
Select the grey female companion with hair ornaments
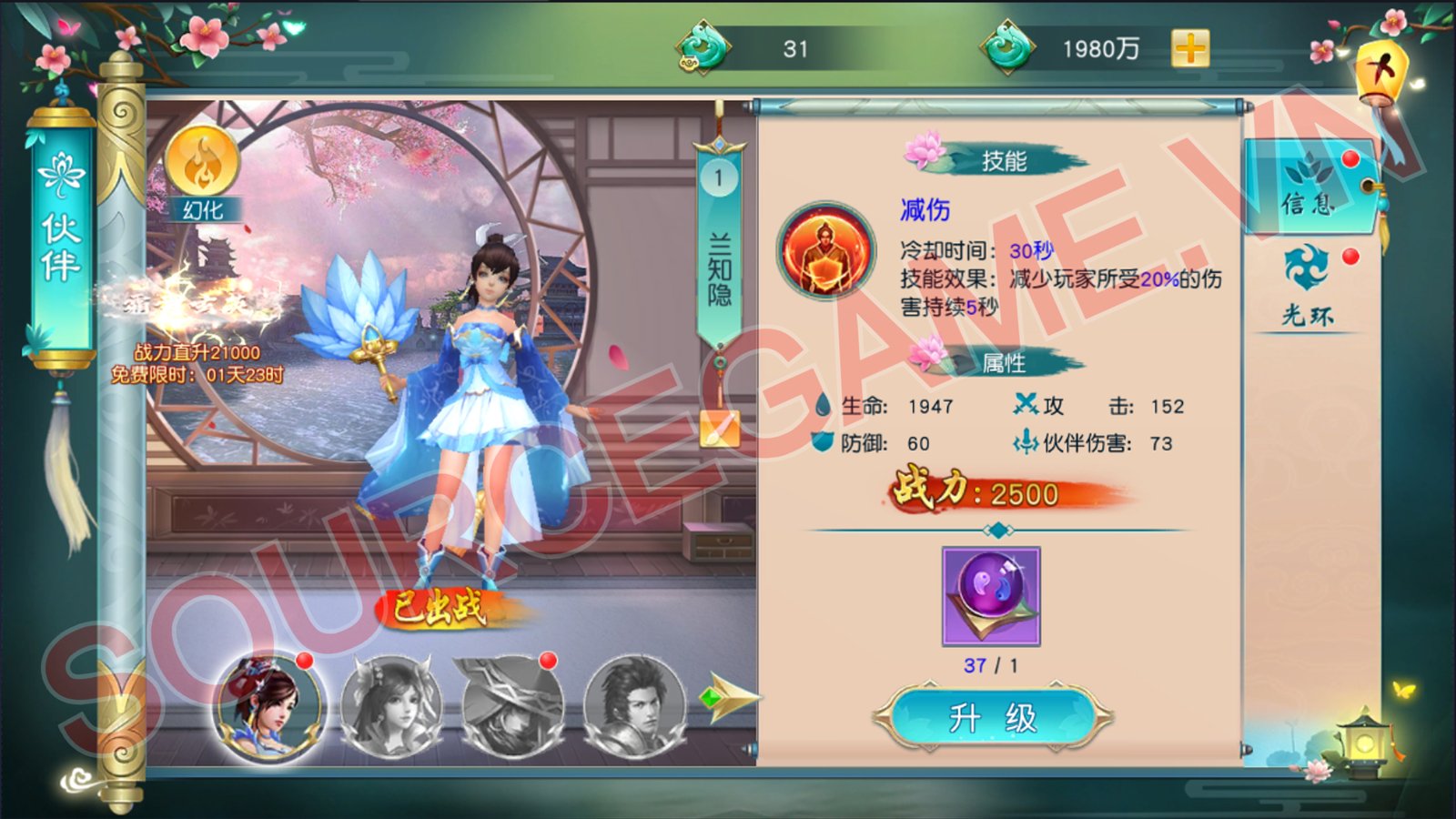[x=391, y=706]
